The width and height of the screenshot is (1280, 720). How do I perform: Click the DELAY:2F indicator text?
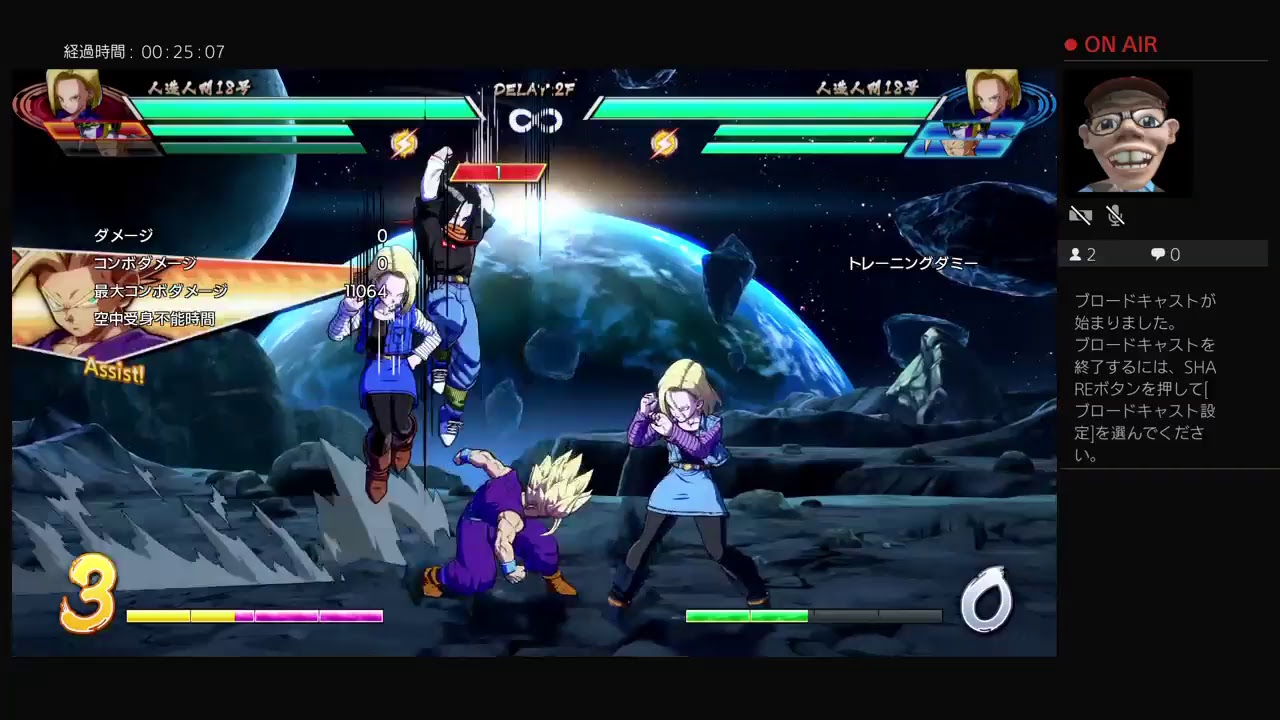pos(534,90)
